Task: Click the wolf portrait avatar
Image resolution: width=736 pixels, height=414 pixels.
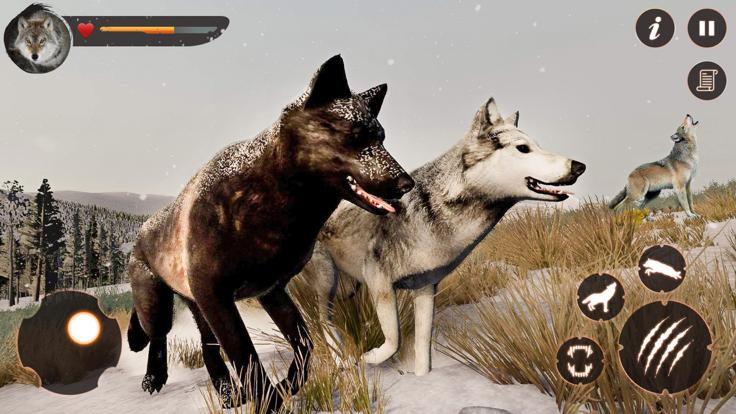Action: pyautogui.click(x=37, y=39)
